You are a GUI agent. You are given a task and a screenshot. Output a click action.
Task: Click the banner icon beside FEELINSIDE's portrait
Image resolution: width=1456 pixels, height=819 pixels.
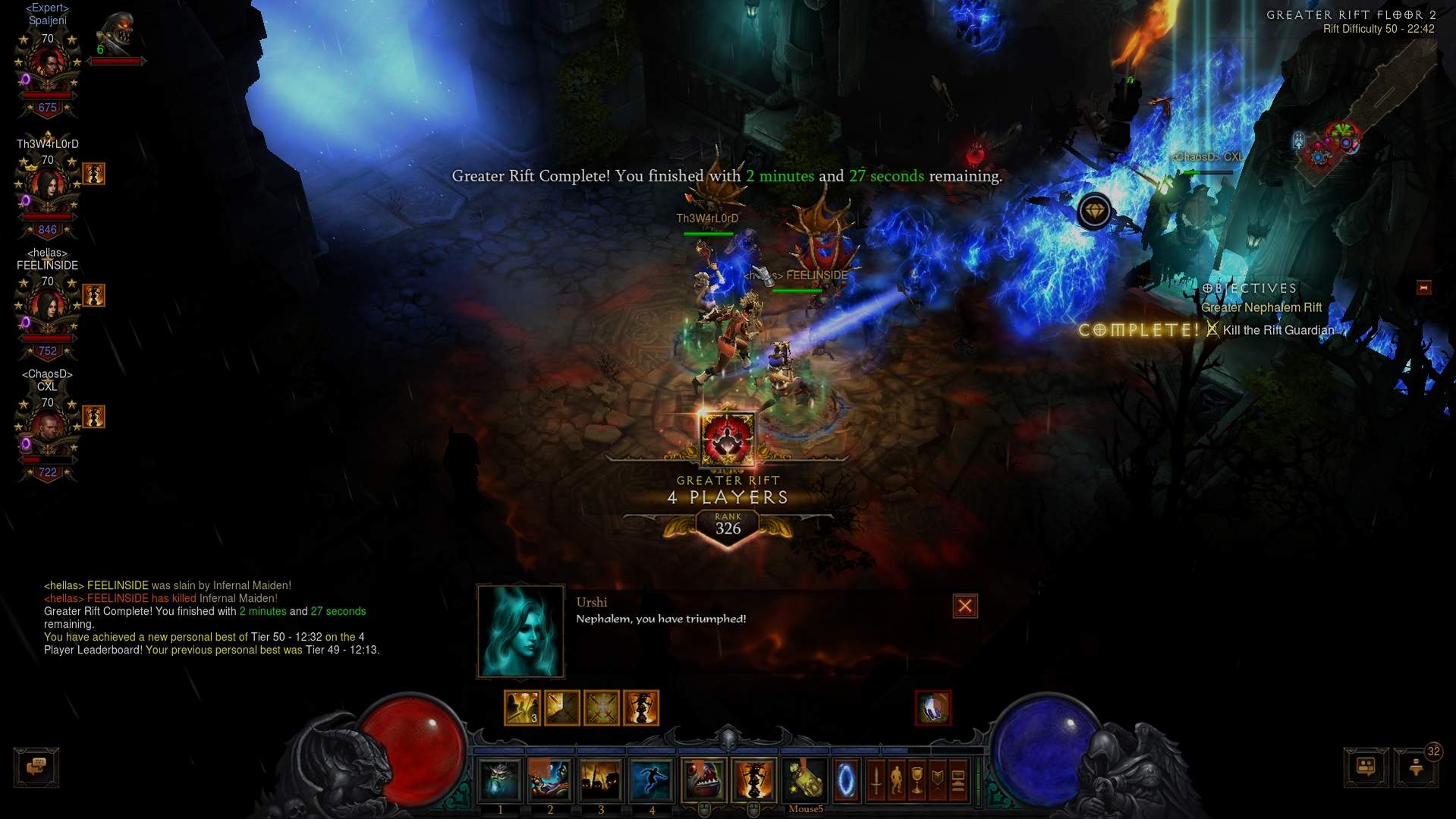93,295
